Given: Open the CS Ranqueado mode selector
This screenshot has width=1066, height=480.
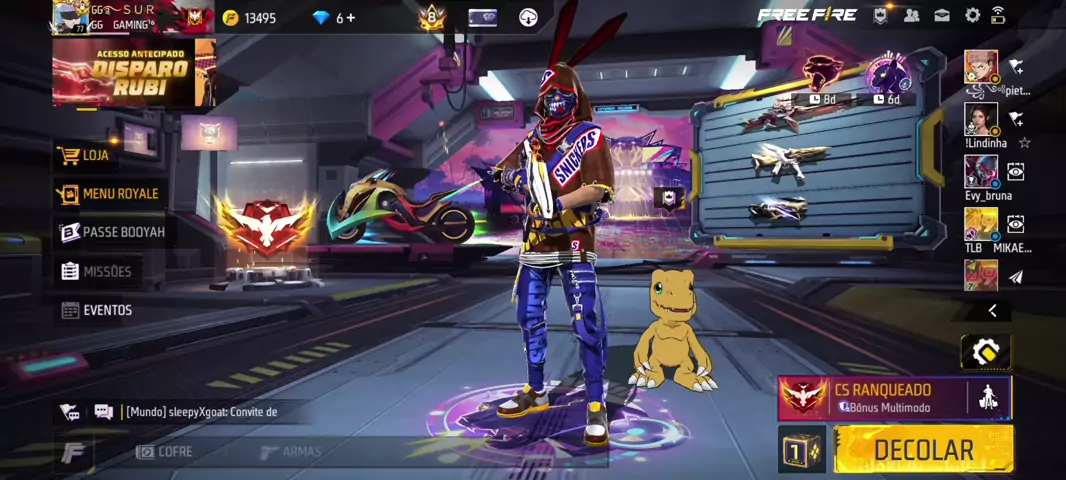Looking at the screenshot, I should [x=880, y=398].
